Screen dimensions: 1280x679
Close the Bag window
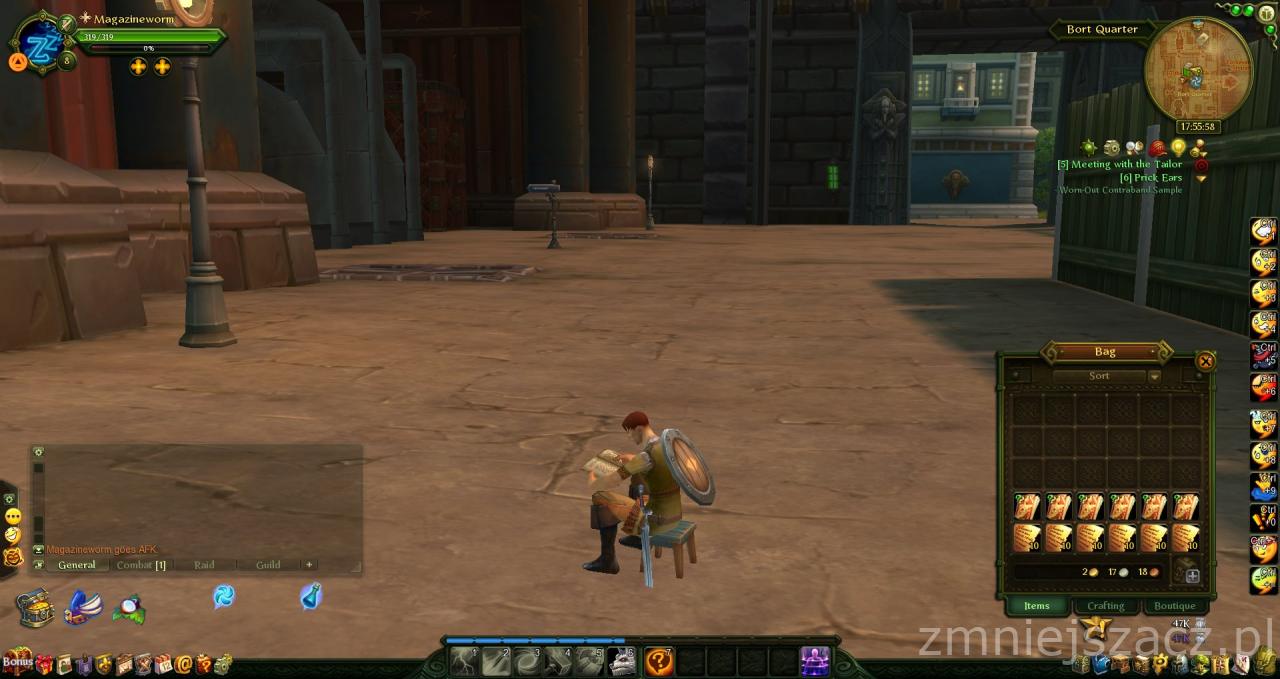click(x=1206, y=362)
